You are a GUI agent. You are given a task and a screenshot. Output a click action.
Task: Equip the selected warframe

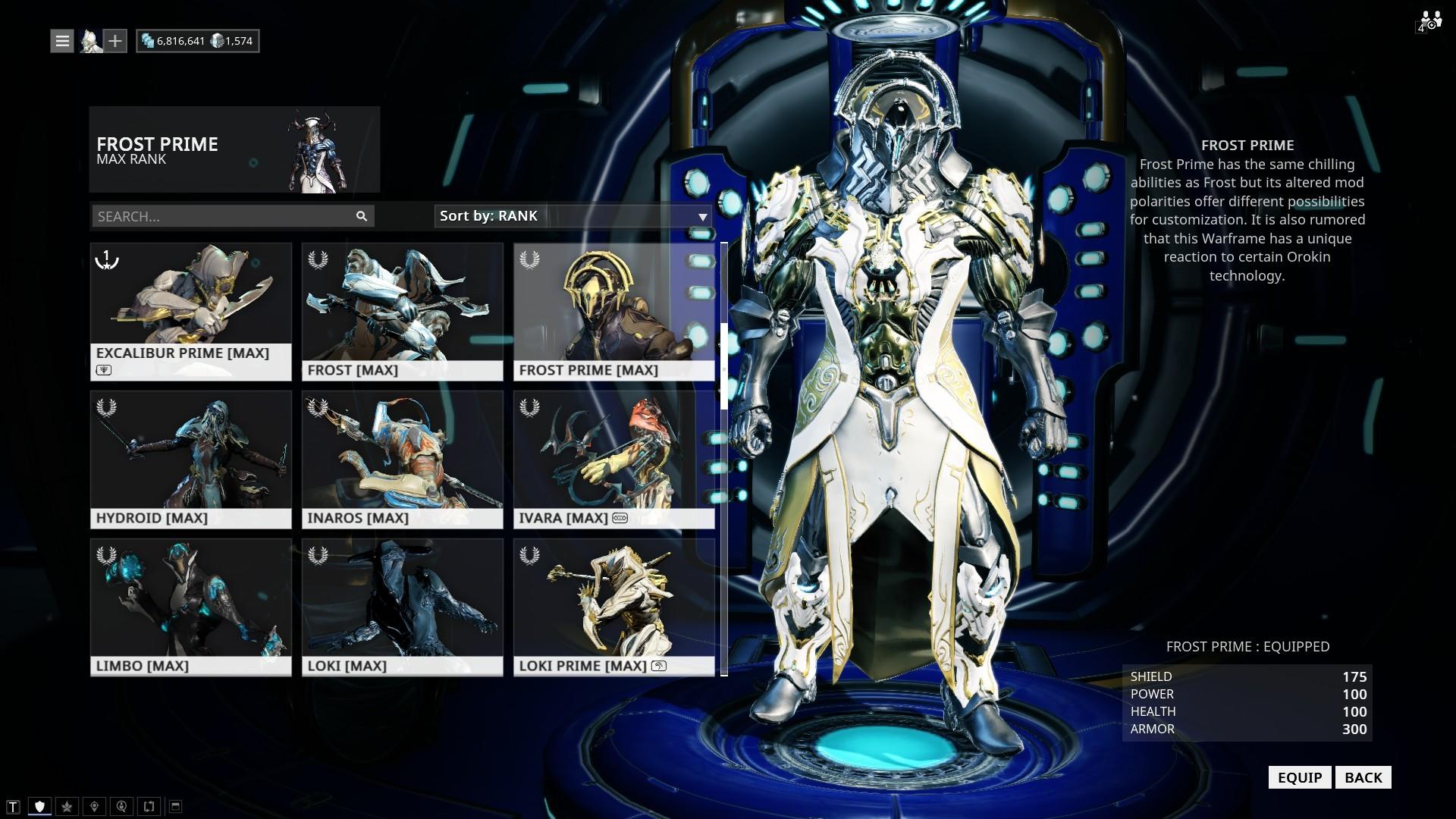tap(1299, 777)
